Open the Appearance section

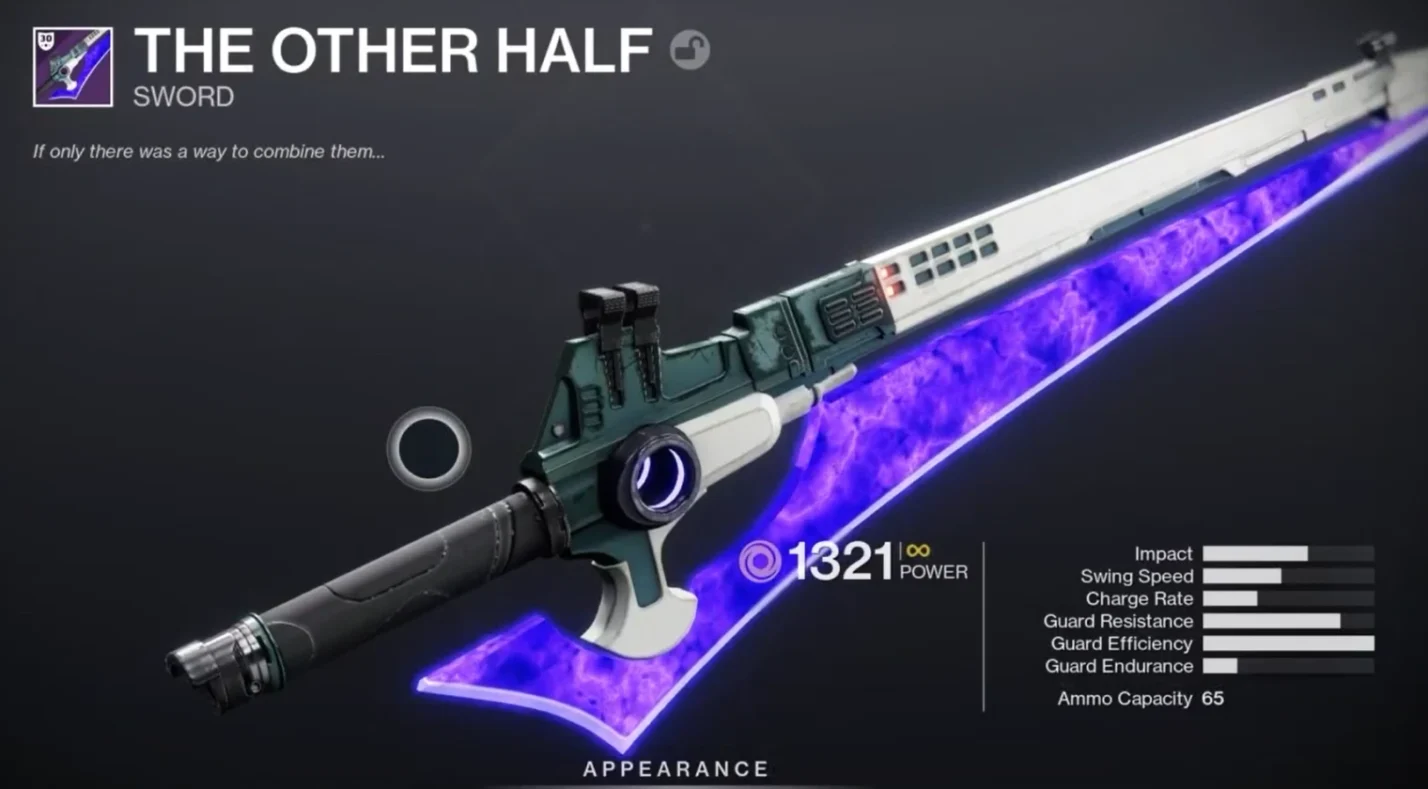(x=676, y=769)
